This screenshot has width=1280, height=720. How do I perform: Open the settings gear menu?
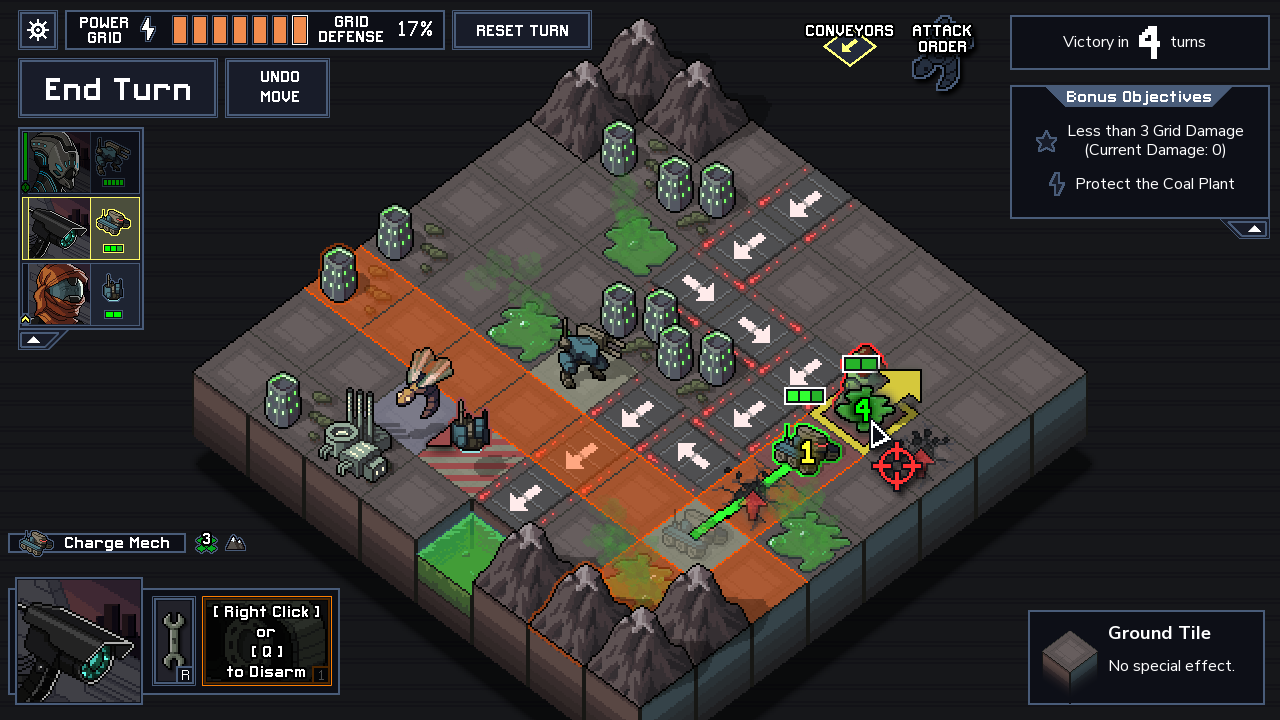click(x=37, y=29)
